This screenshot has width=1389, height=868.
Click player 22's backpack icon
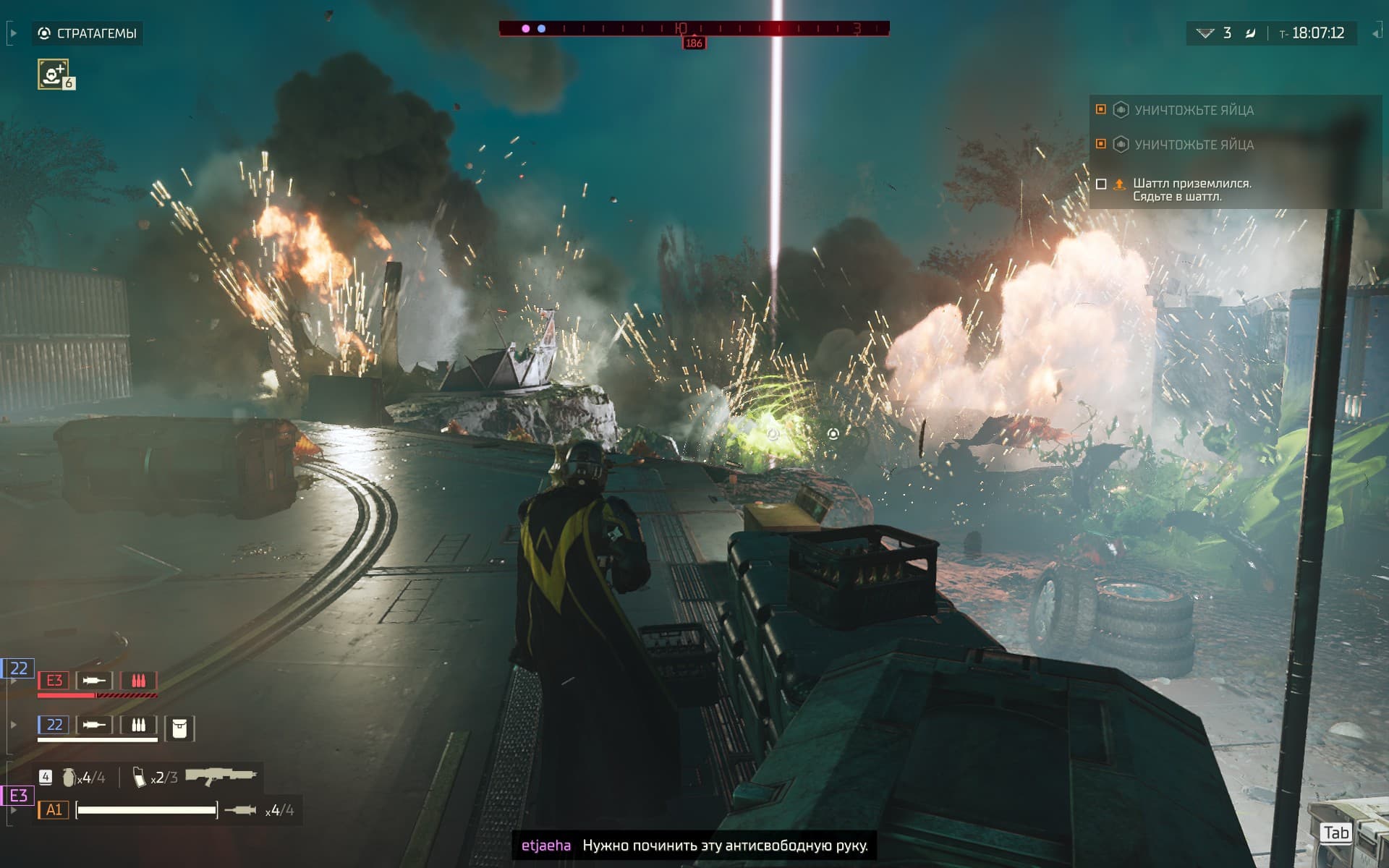tap(179, 728)
